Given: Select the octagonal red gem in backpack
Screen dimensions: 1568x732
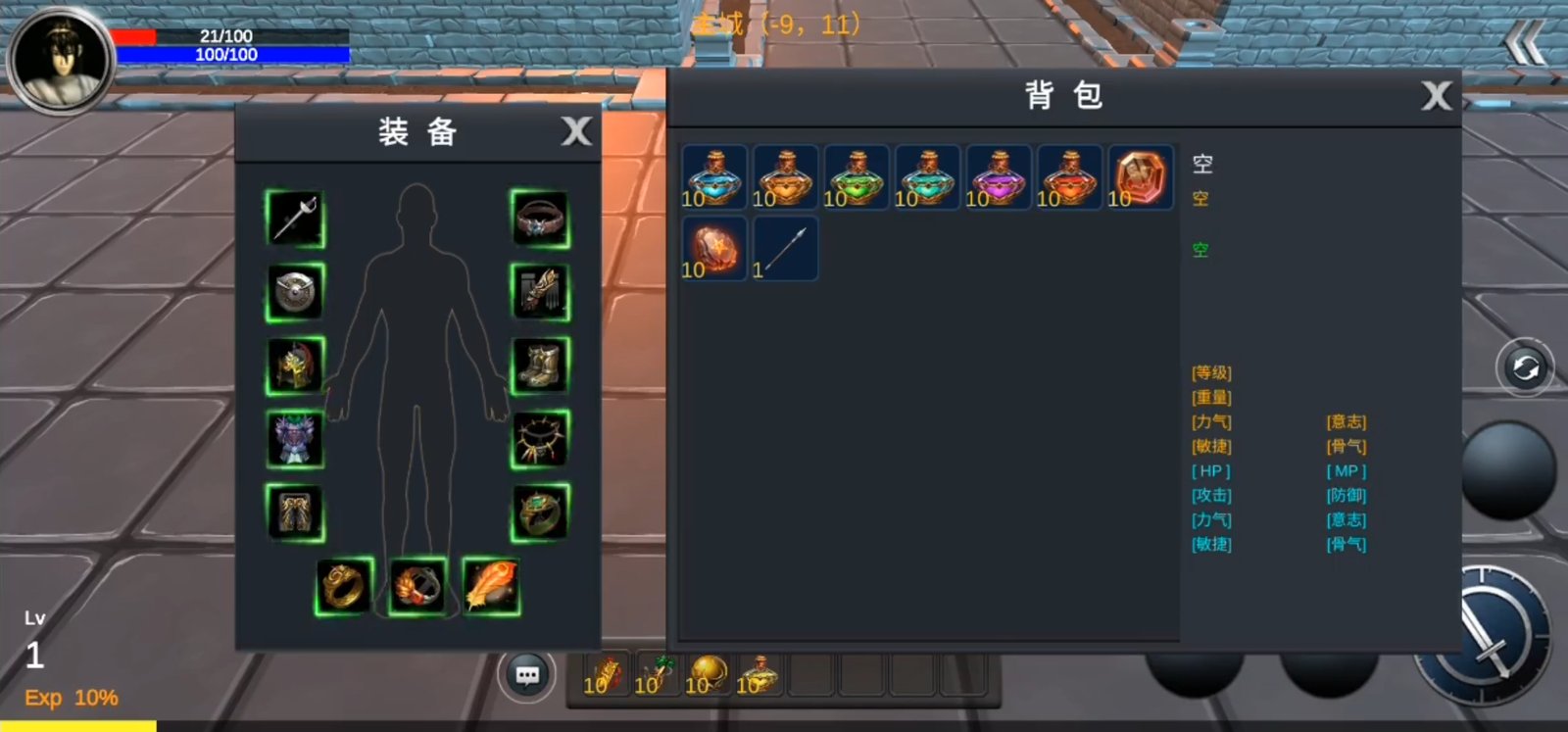Looking at the screenshot, I should pos(1140,177).
